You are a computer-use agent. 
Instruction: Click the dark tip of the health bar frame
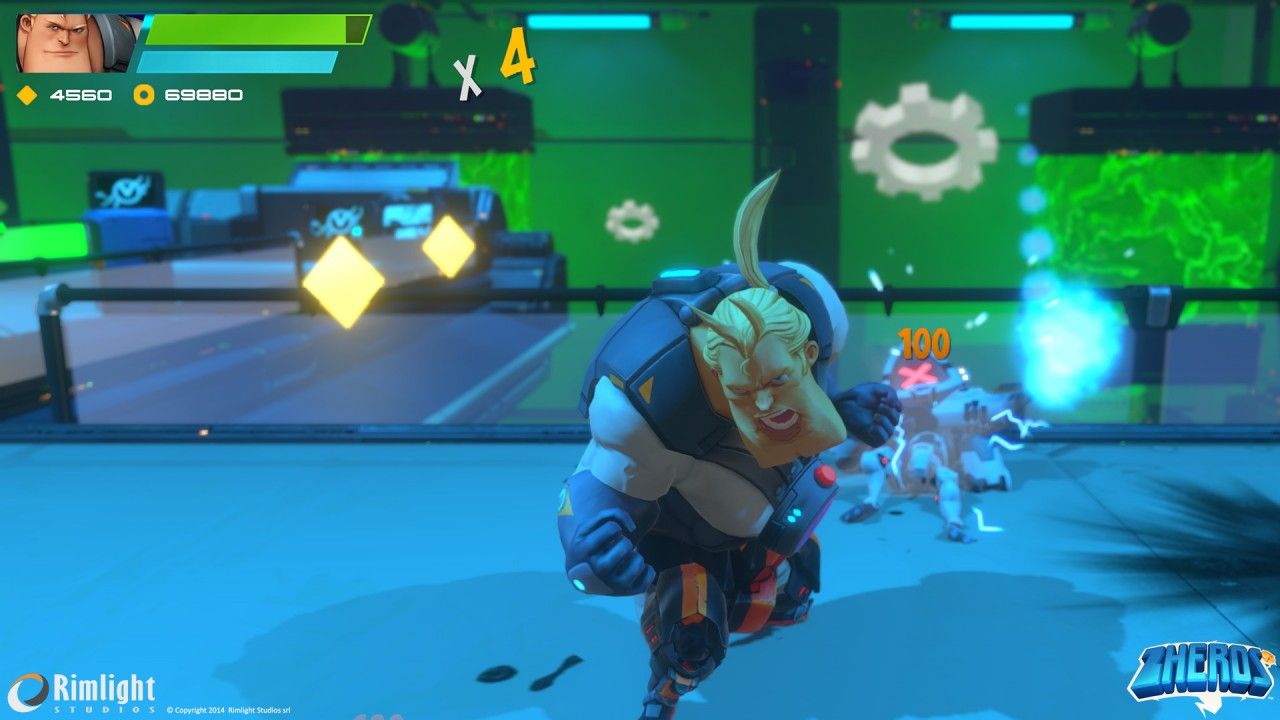(357, 29)
